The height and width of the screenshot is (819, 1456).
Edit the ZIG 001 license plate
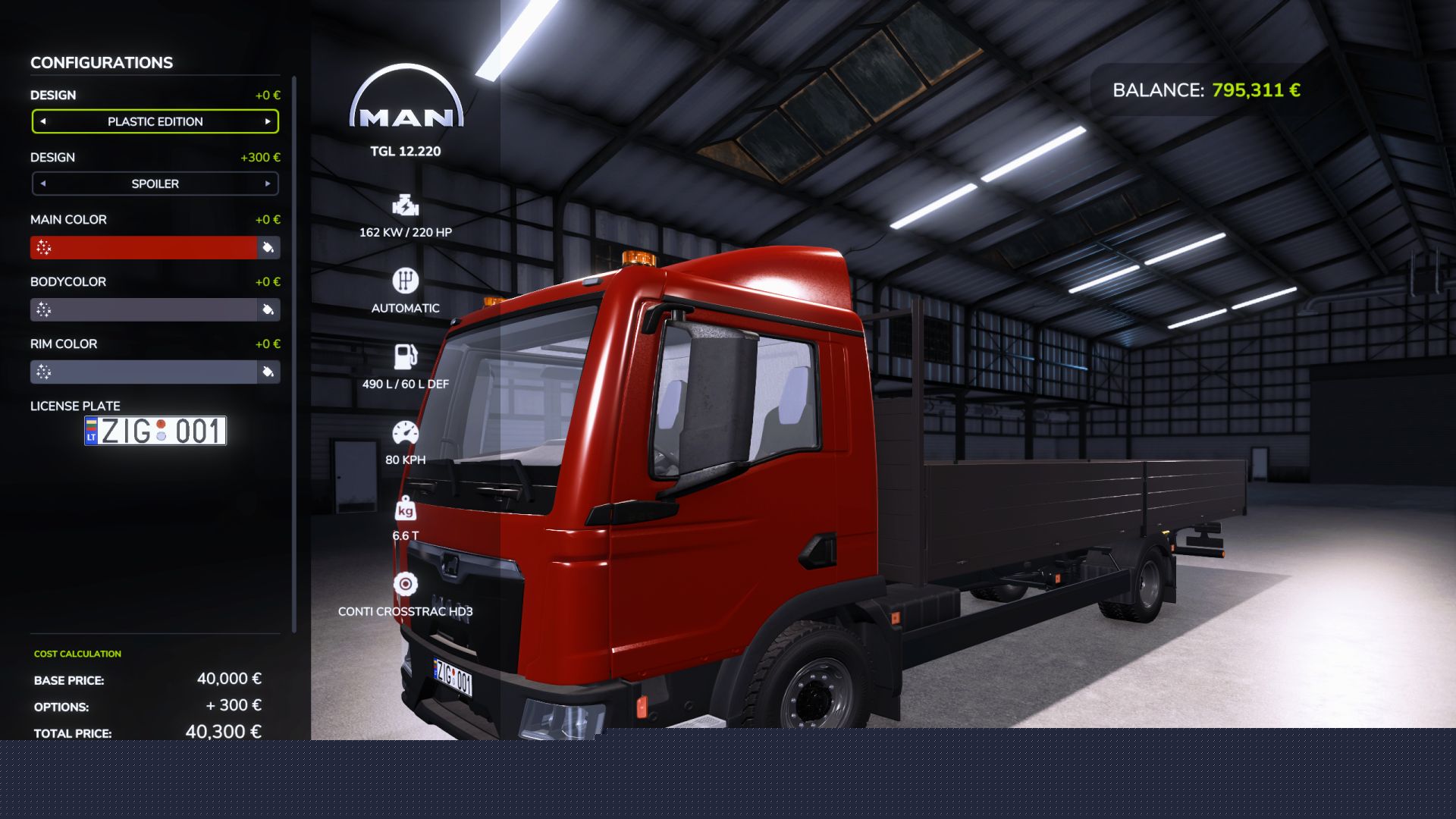tap(155, 431)
